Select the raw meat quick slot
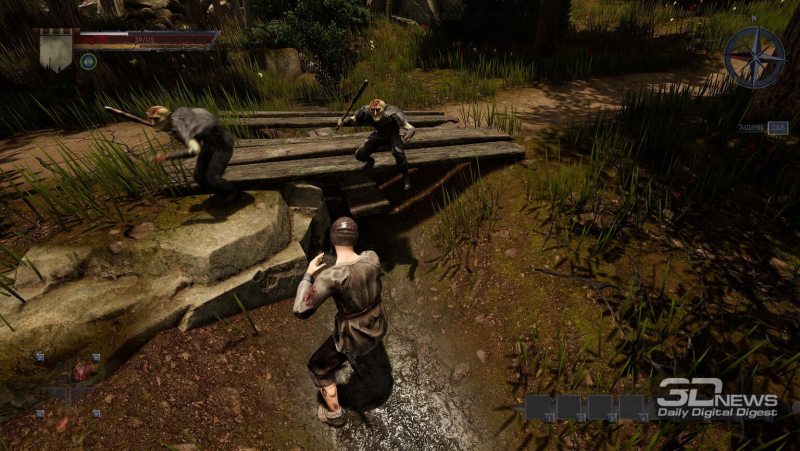Image resolution: width=800 pixels, height=451 pixels. [x=83, y=371]
